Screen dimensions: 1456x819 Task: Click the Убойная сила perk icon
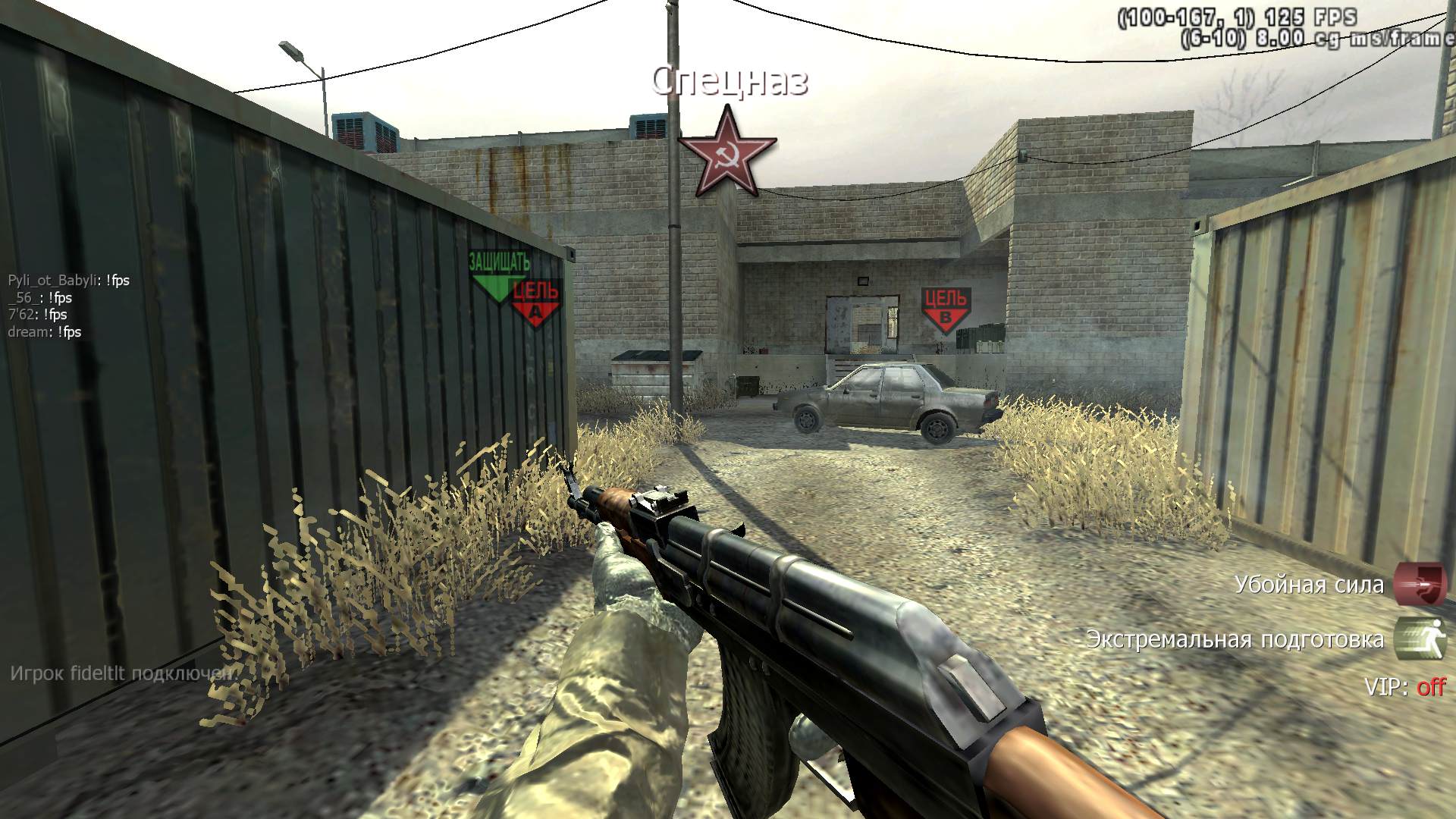(1420, 585)
